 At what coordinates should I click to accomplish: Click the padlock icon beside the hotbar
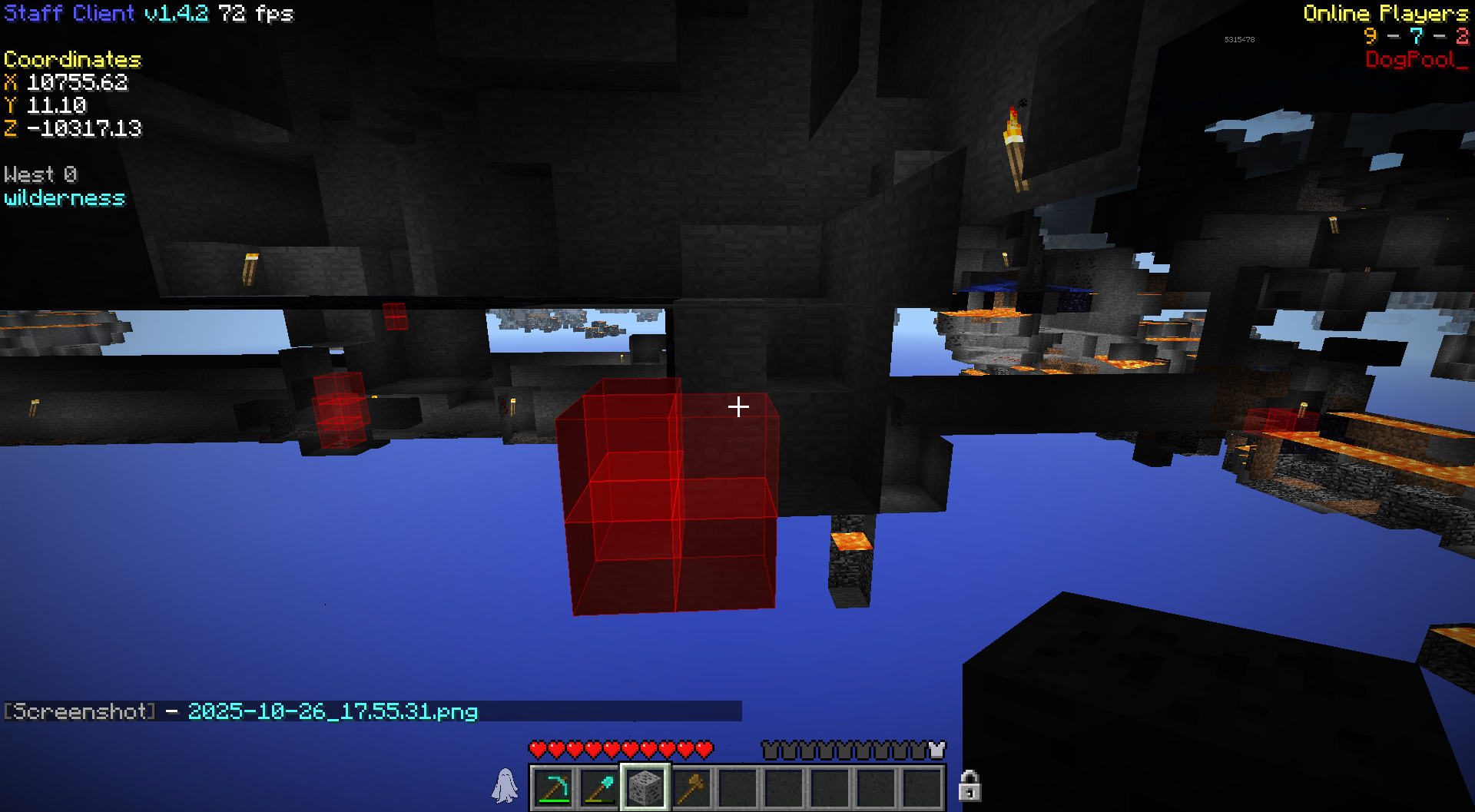point(969,786)
